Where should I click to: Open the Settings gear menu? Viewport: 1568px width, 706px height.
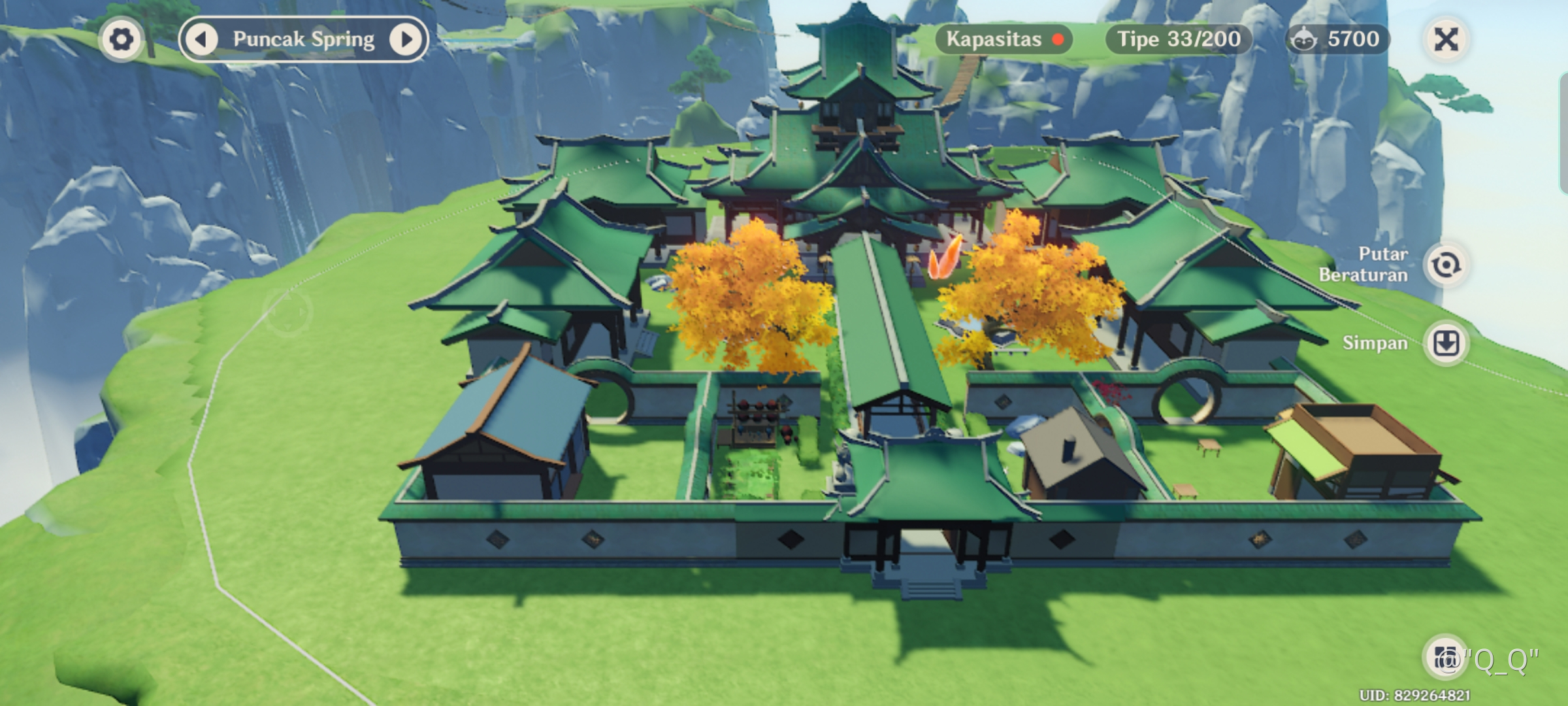[x=122, y=39]
